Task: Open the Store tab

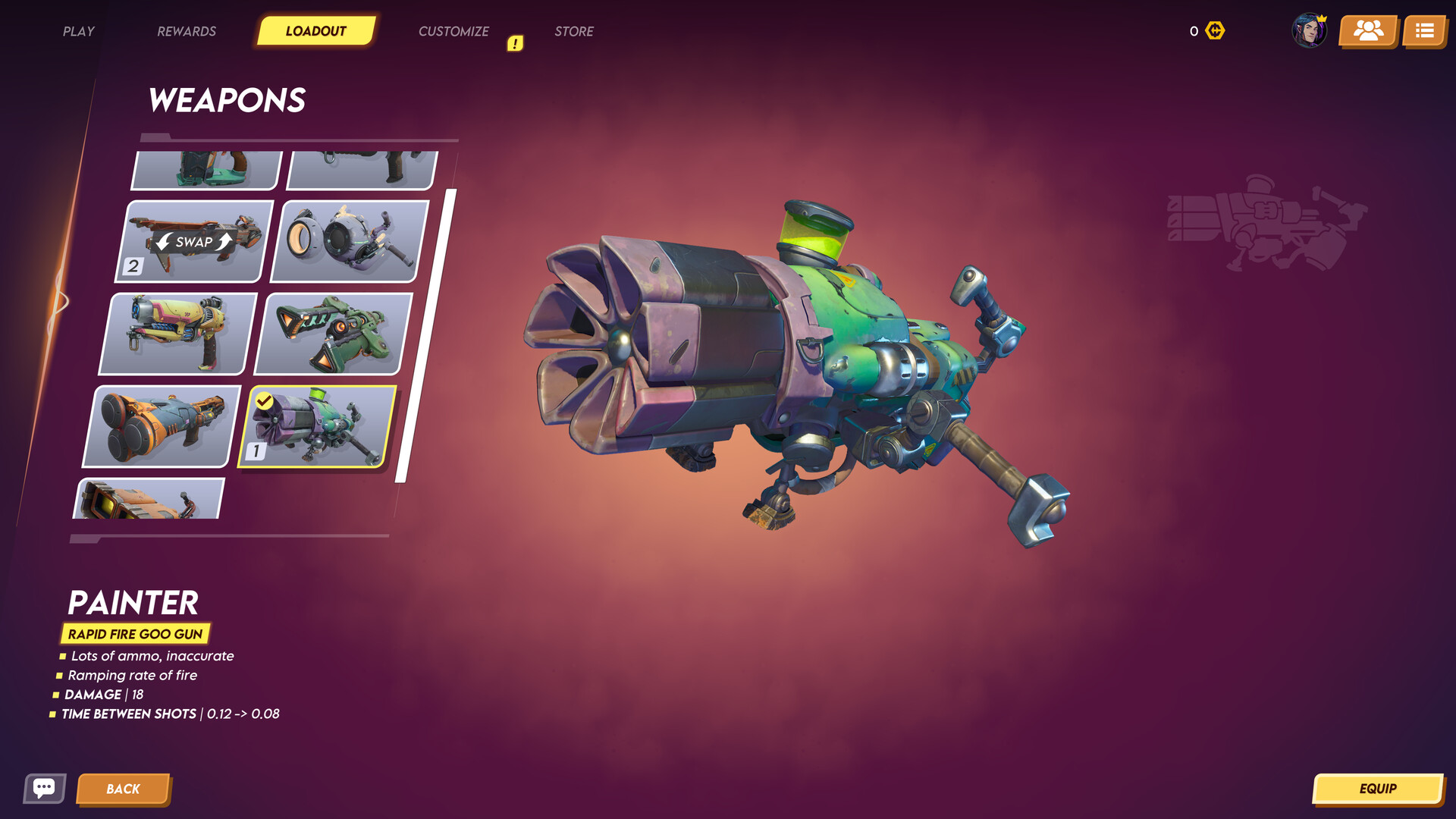Action: (x=574, y=31)
